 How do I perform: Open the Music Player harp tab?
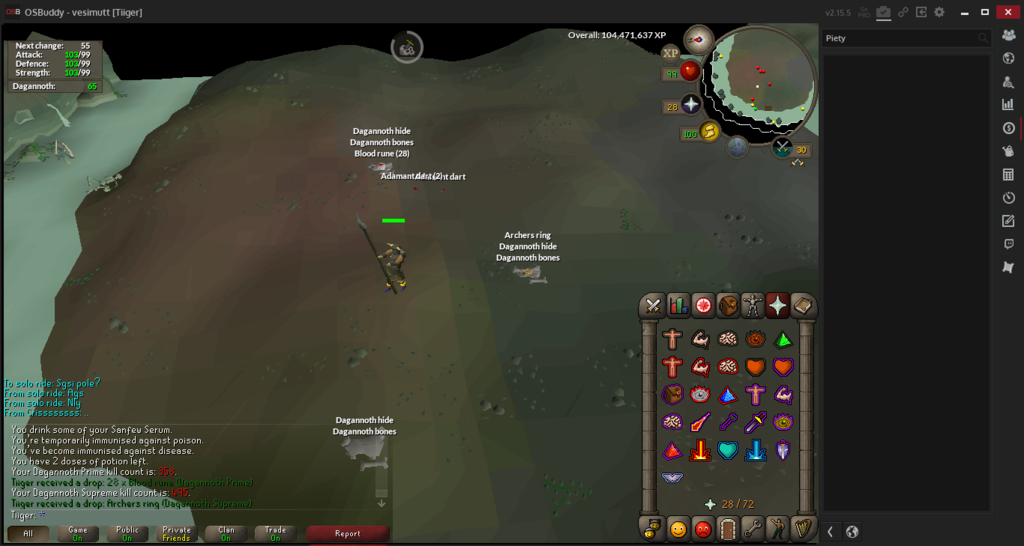click(803, 528)
